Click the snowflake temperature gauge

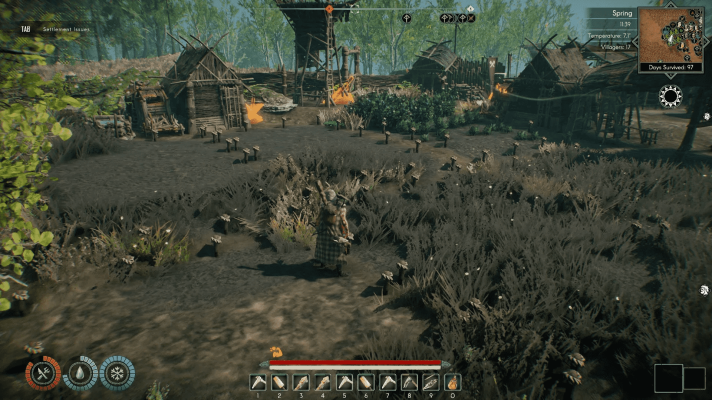point(117,373)
